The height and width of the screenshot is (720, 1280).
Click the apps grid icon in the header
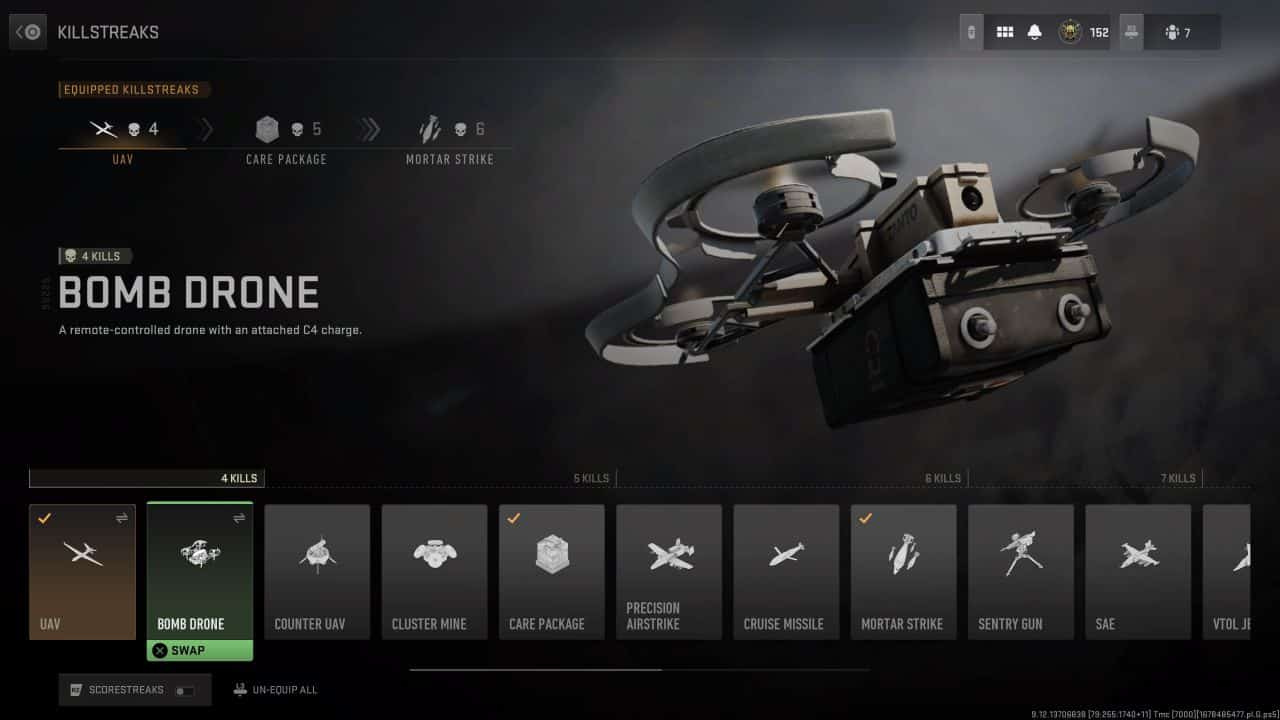pyautogui.click(x=1005, y=31)
